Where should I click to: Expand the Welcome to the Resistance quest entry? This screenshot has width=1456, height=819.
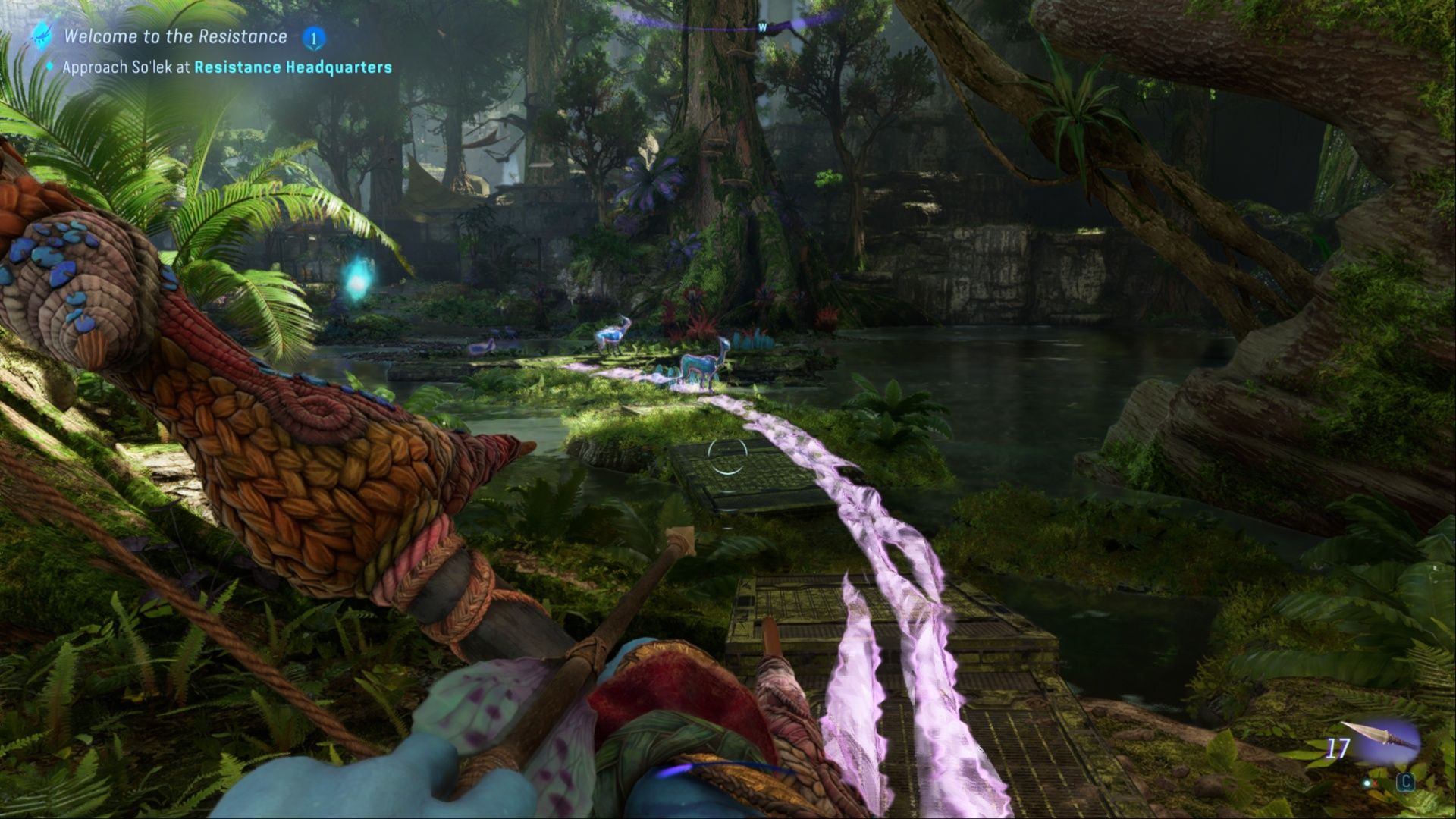point(176,36)
